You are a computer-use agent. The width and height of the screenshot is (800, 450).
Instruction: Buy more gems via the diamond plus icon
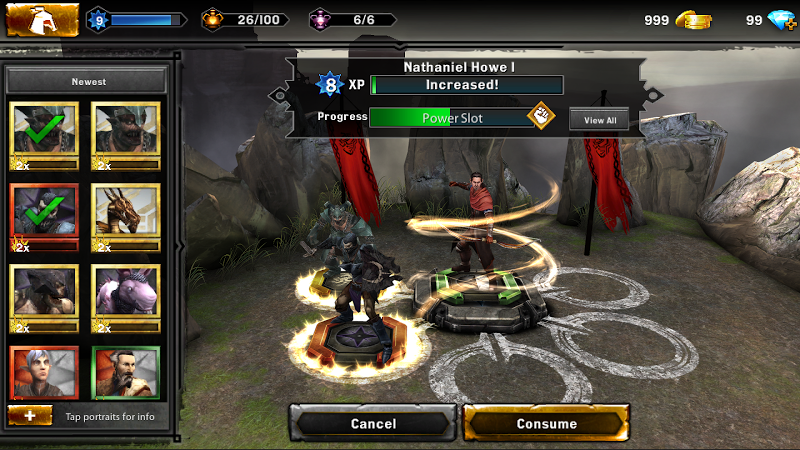click(x=781, y=21)
